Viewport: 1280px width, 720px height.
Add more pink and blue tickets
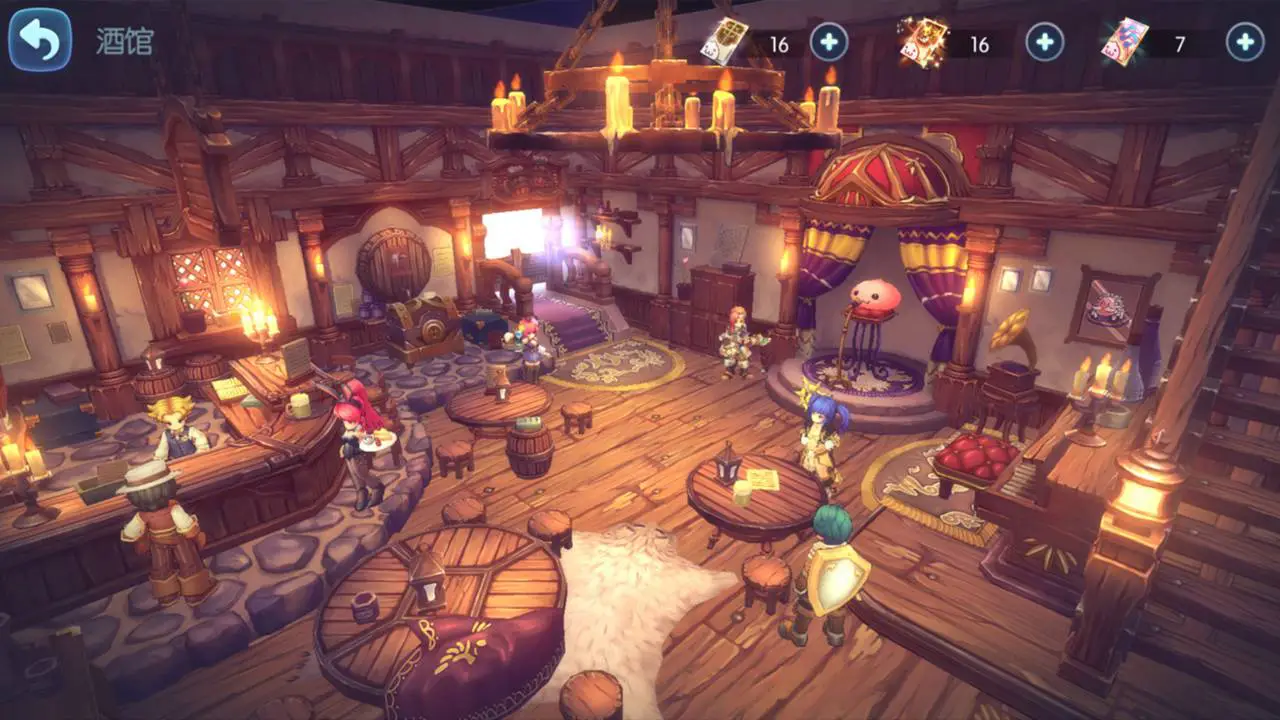coord(1244,42)
